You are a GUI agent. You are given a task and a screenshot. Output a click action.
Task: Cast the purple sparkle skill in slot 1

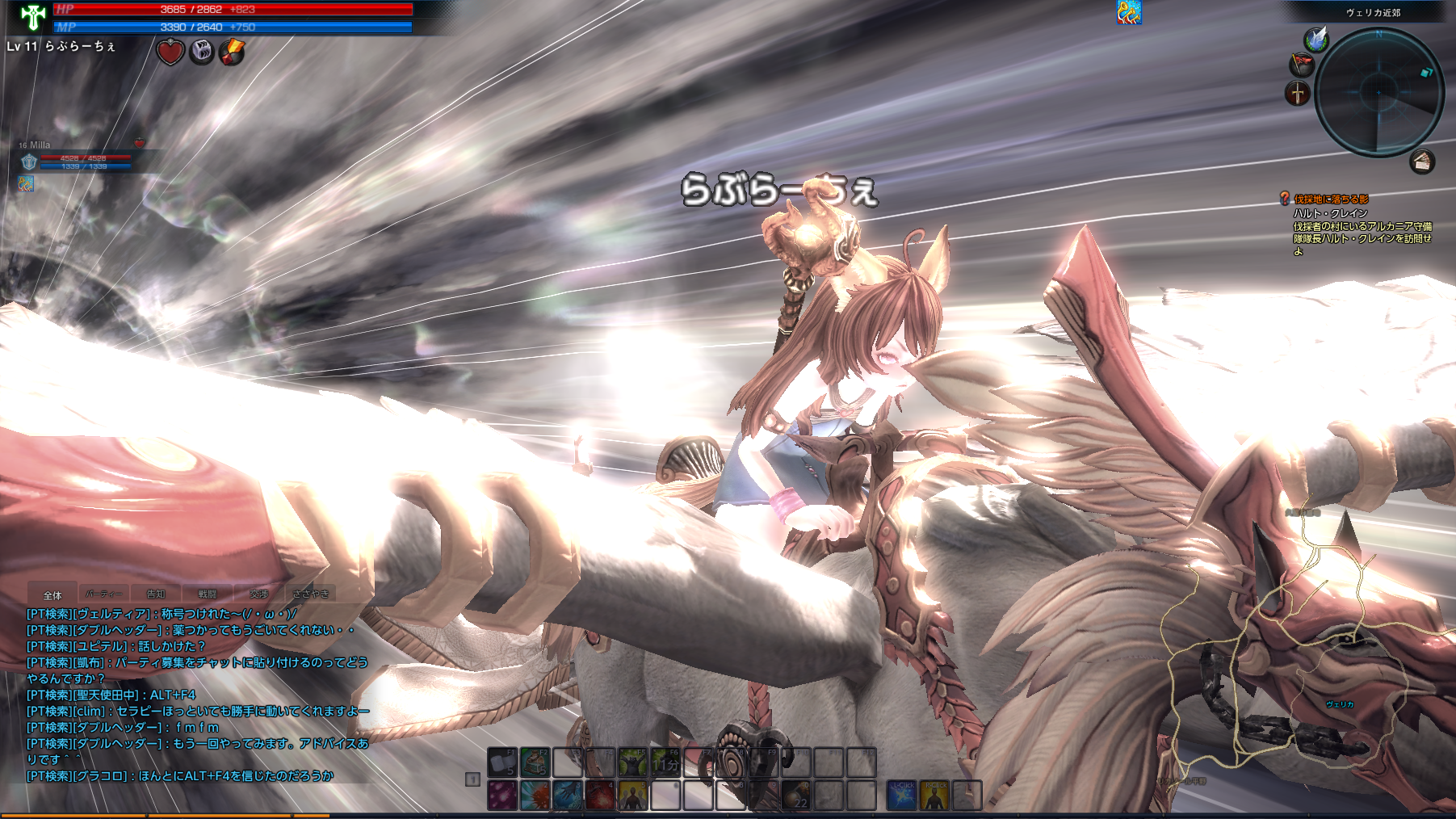[501, 796]
